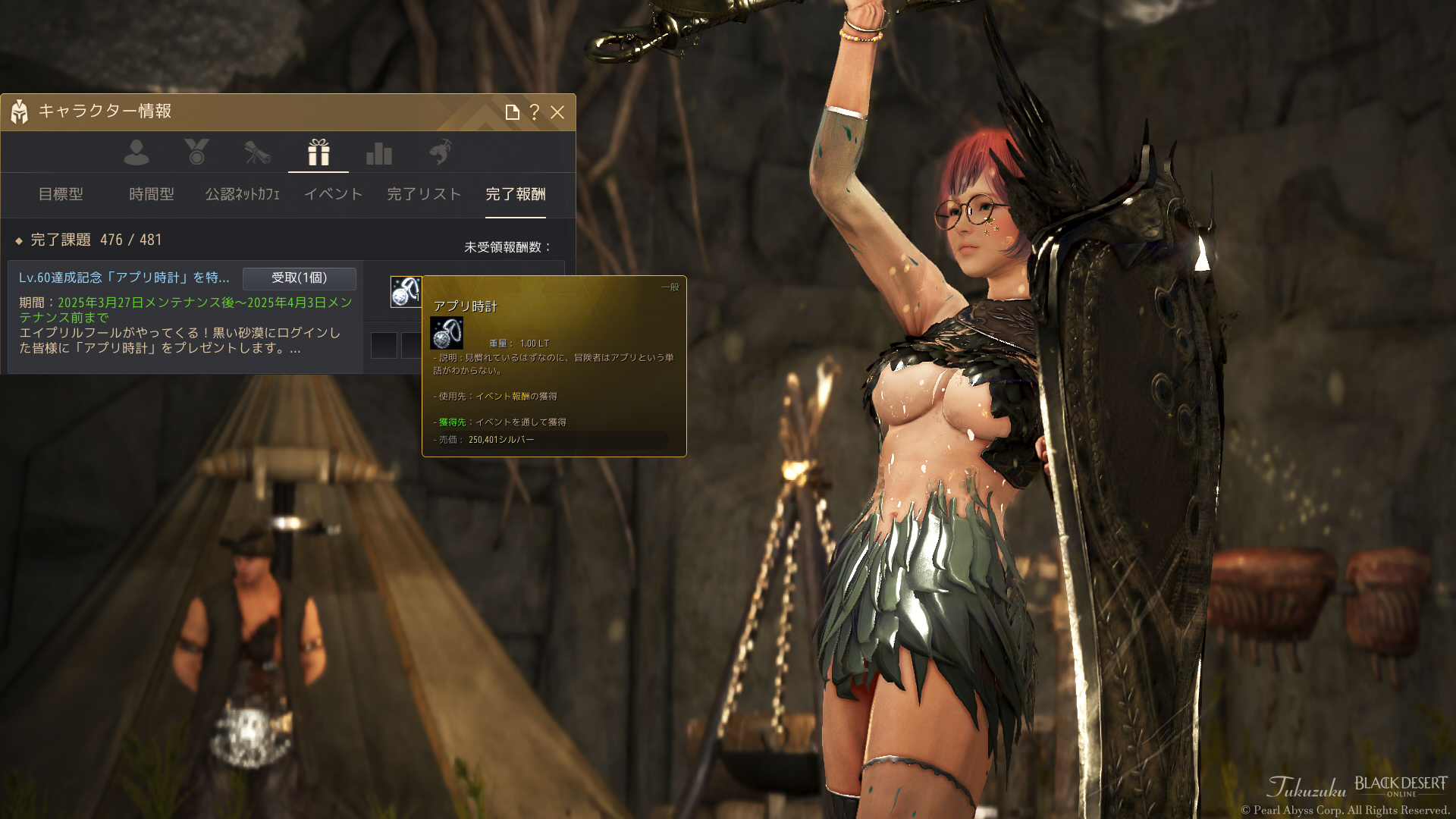Open the bar chart statistics tab
The image size is (1456, 819).
click(379, 152)
